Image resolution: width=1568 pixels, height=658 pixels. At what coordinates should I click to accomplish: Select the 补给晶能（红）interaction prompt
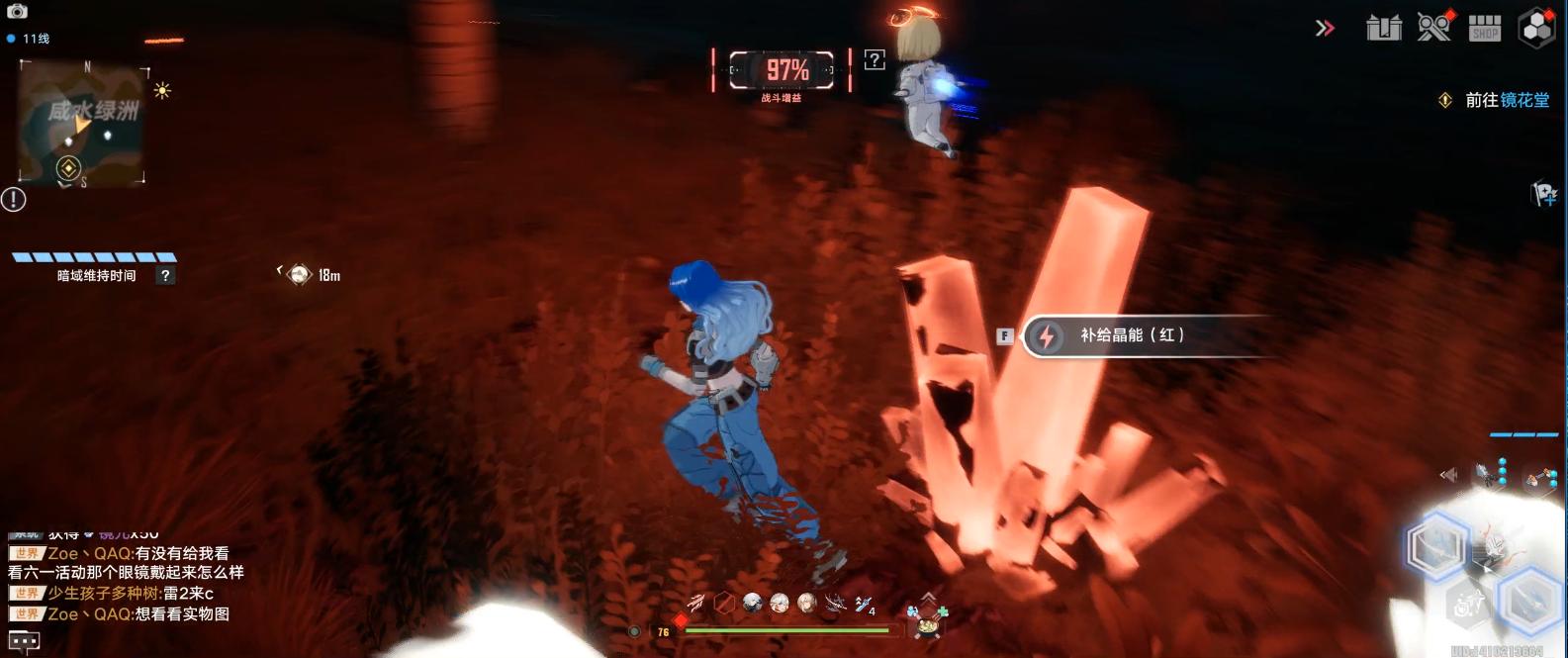tap(1131, 335)
